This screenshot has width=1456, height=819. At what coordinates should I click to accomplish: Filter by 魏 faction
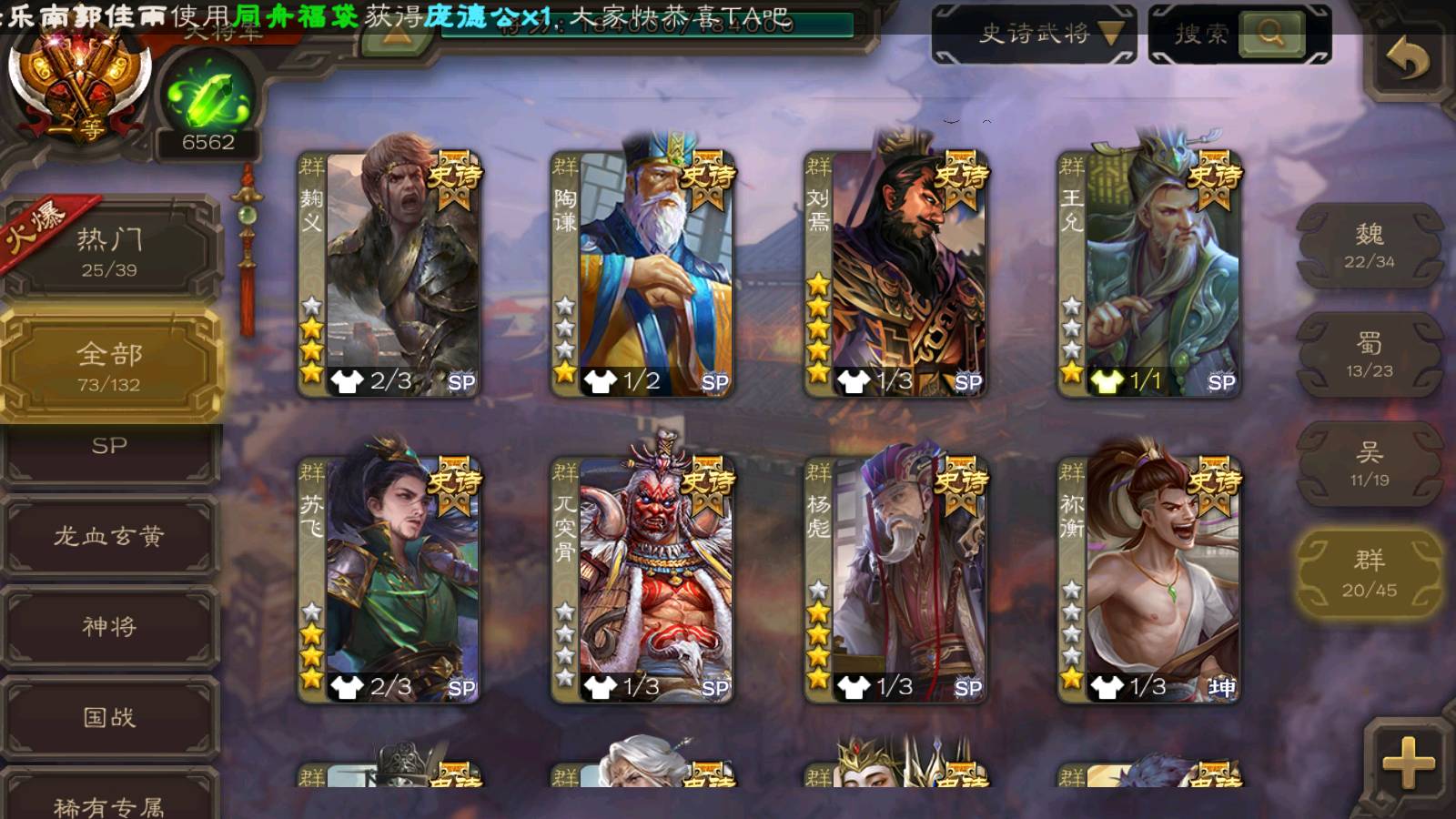tap(1369, 246)
